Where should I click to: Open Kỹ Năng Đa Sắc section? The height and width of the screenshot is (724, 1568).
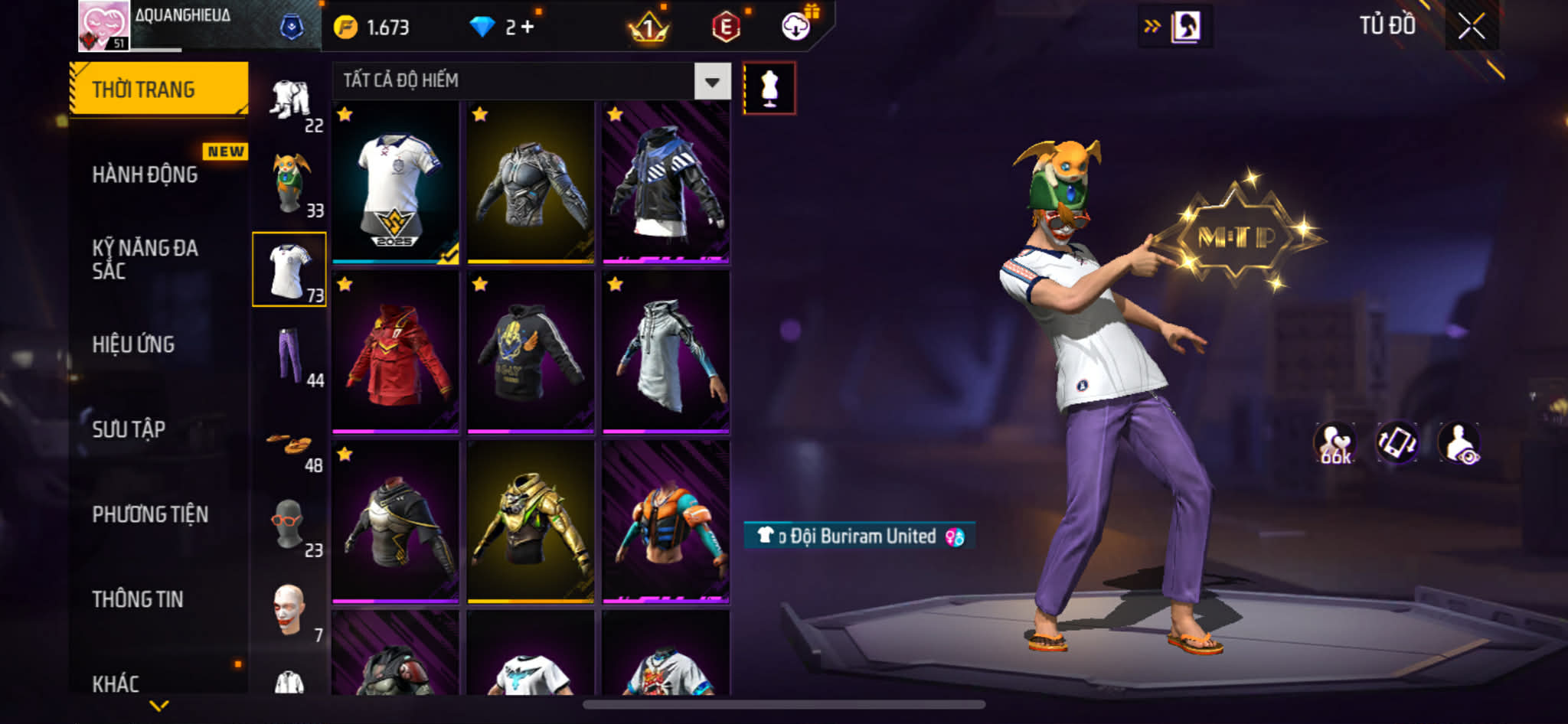(x=145, y=259)
